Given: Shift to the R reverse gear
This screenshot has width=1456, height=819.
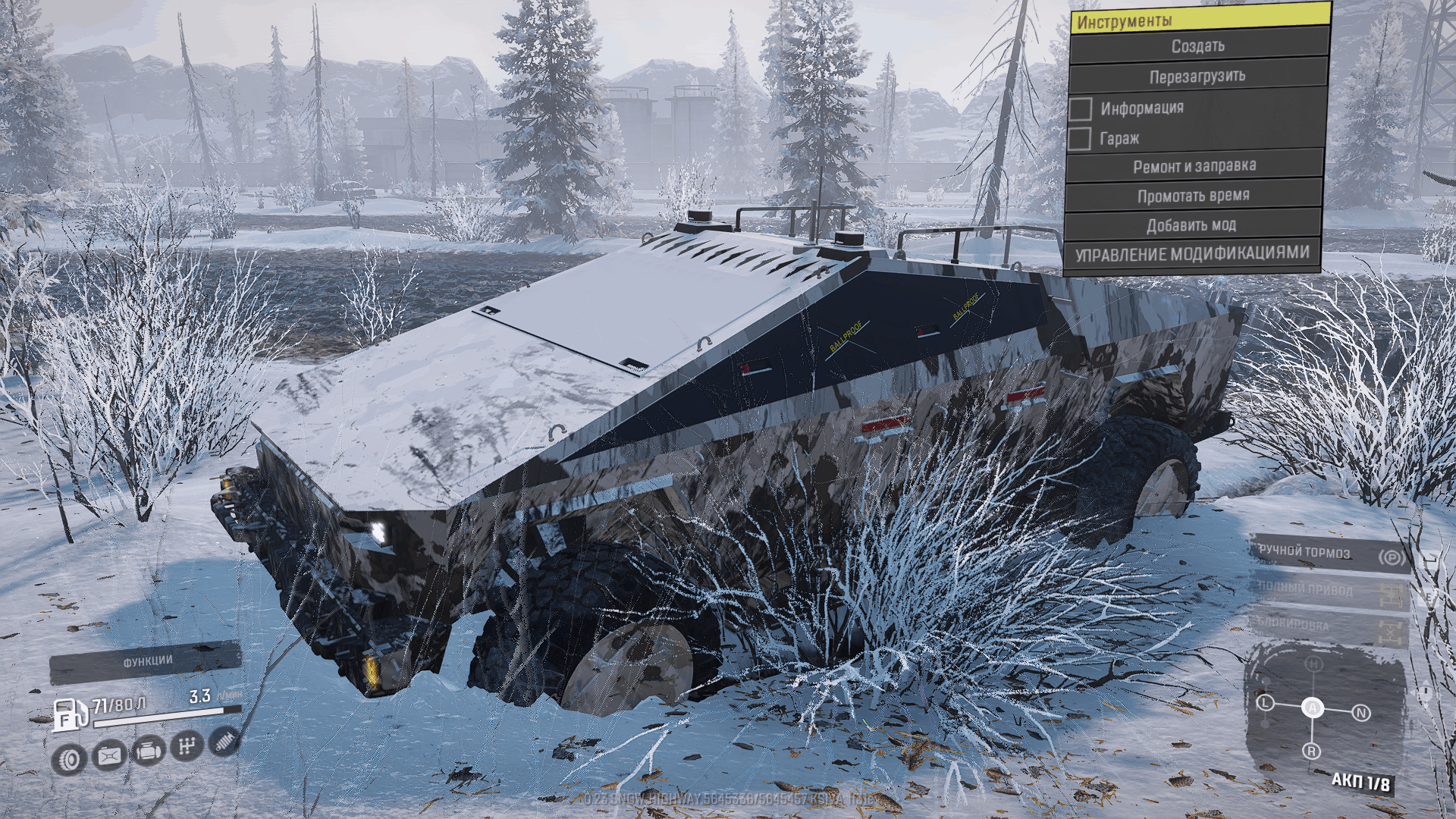Looking at the screenshot, I should click(1312, 752).
